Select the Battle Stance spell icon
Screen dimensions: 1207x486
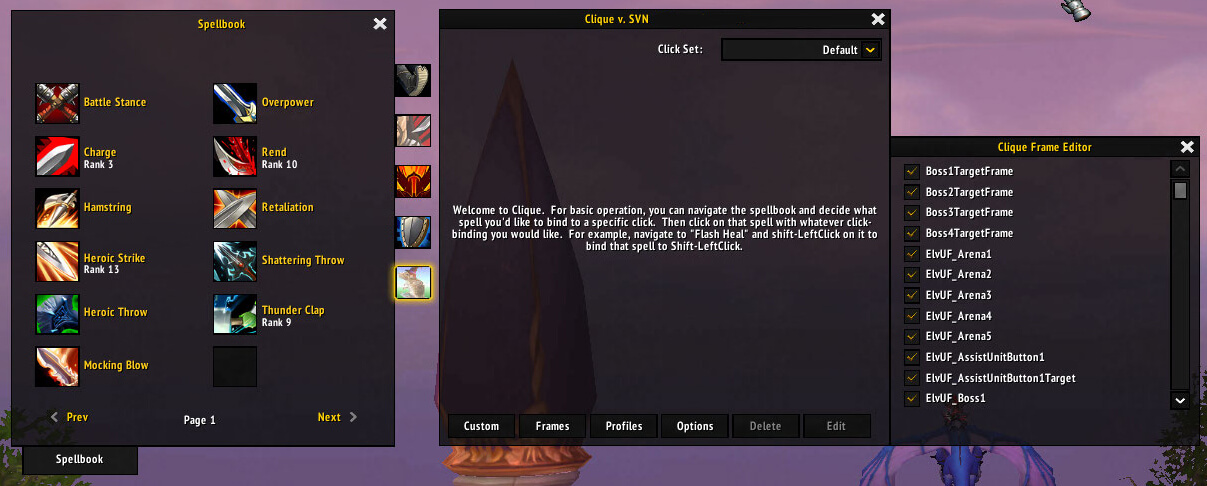click(x=57, y=103)
